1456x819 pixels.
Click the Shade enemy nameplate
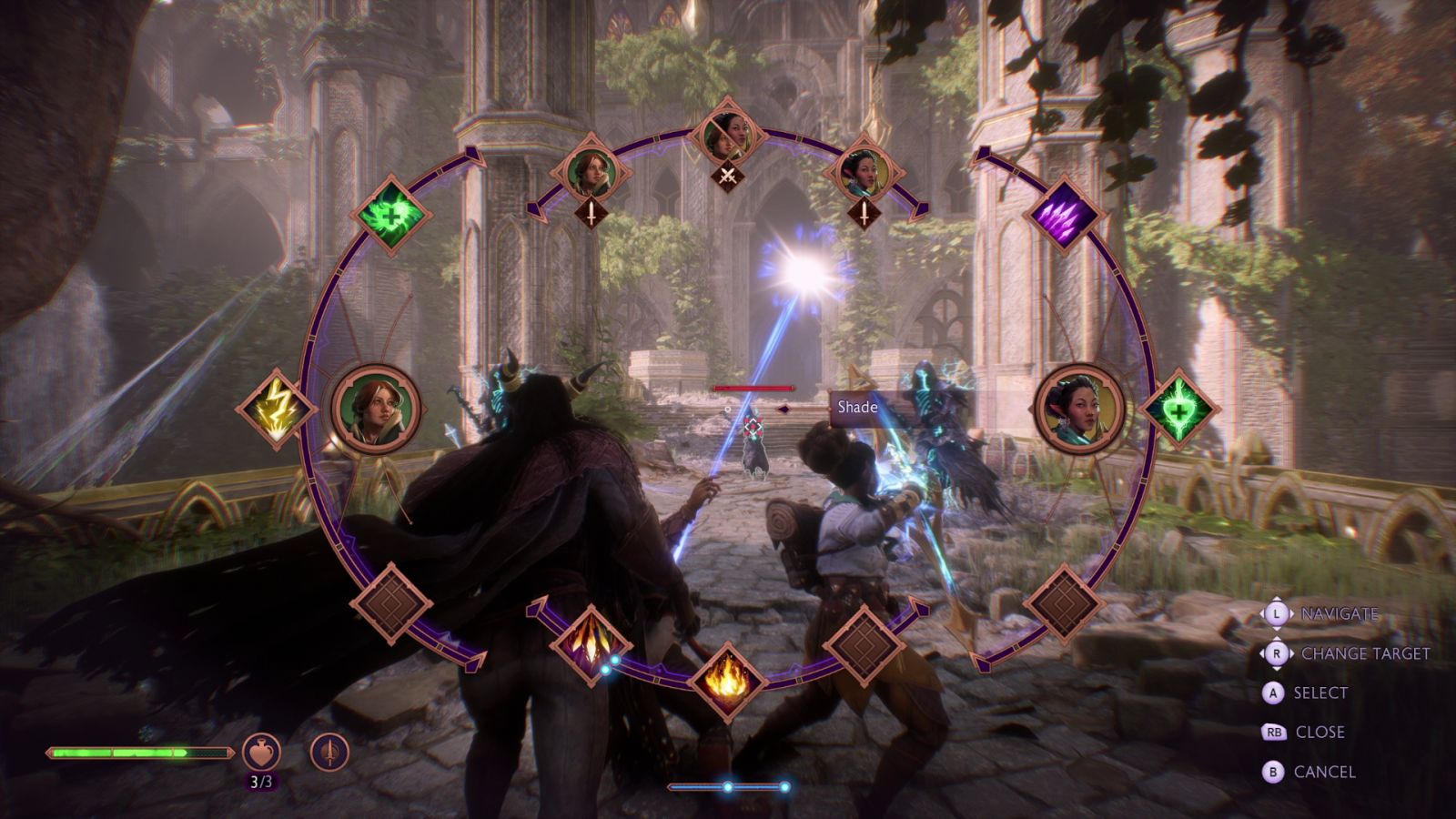pos(856,408)
